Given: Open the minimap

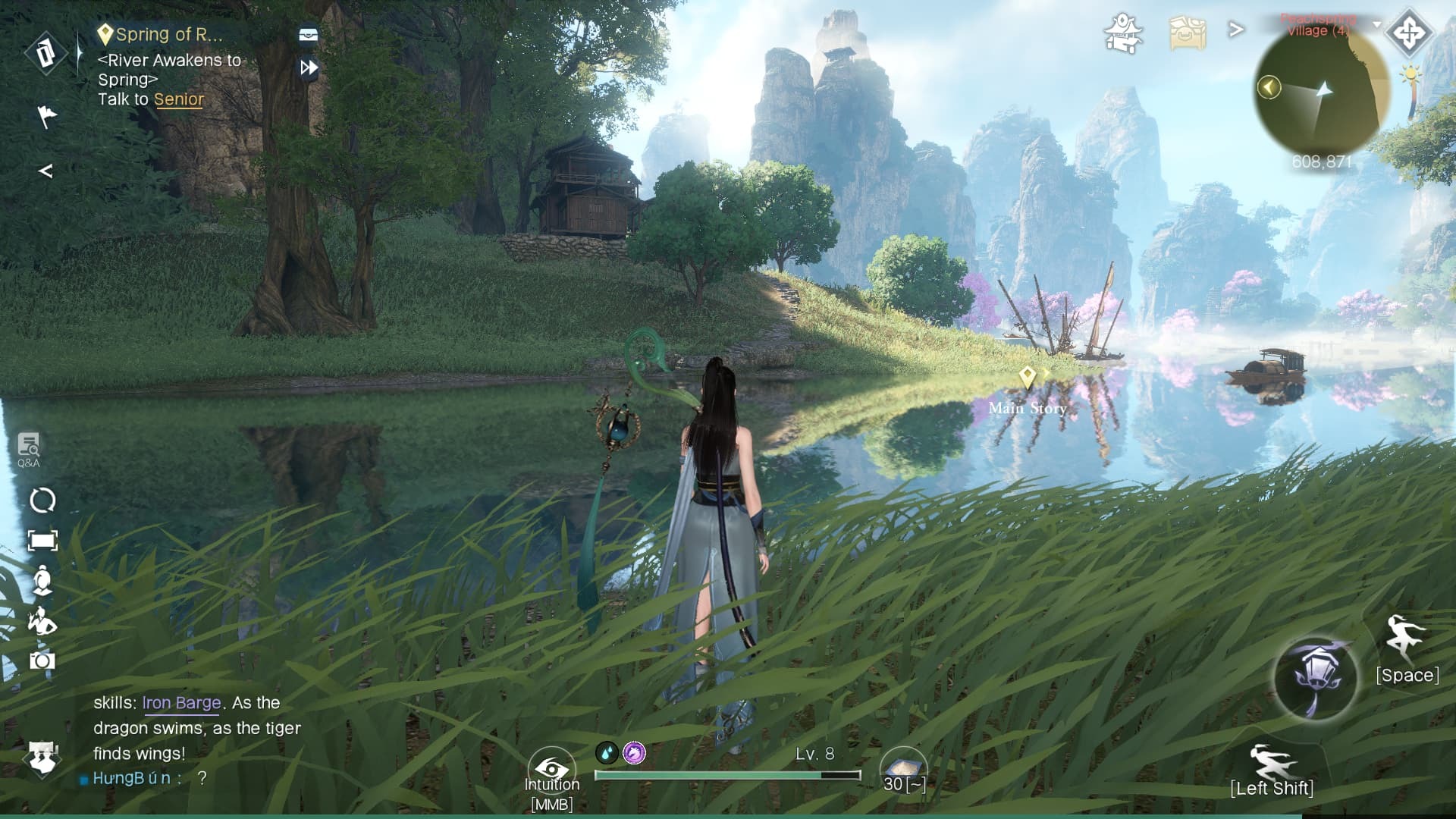Looking at the screenshot, I should pos(1322,91).
